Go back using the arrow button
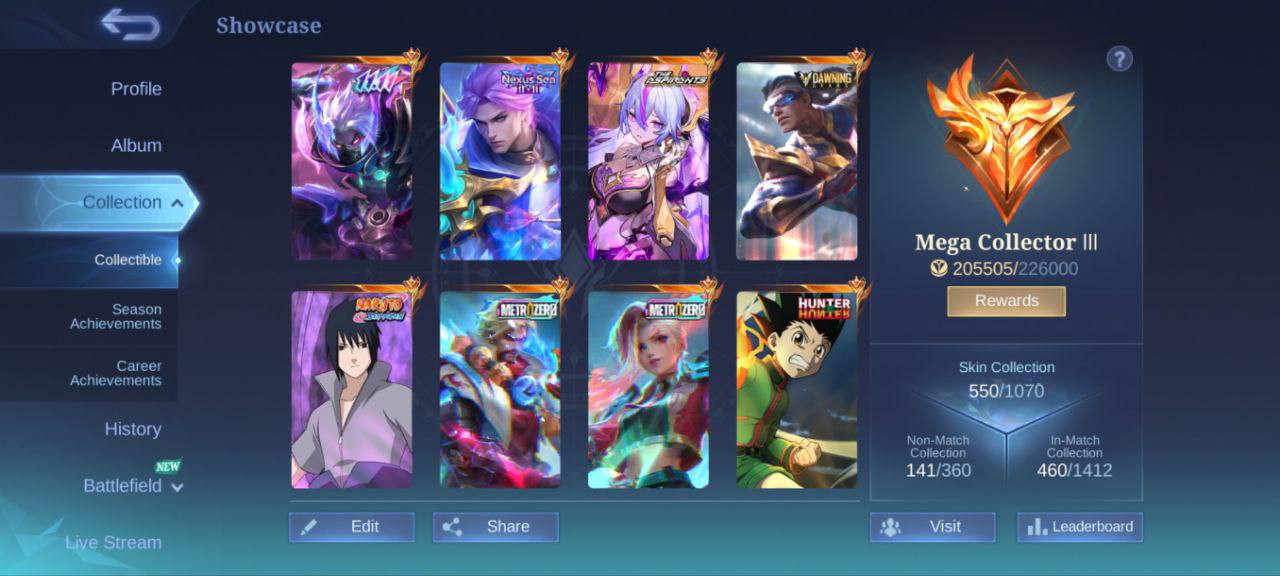 click(x=130, y=25)
